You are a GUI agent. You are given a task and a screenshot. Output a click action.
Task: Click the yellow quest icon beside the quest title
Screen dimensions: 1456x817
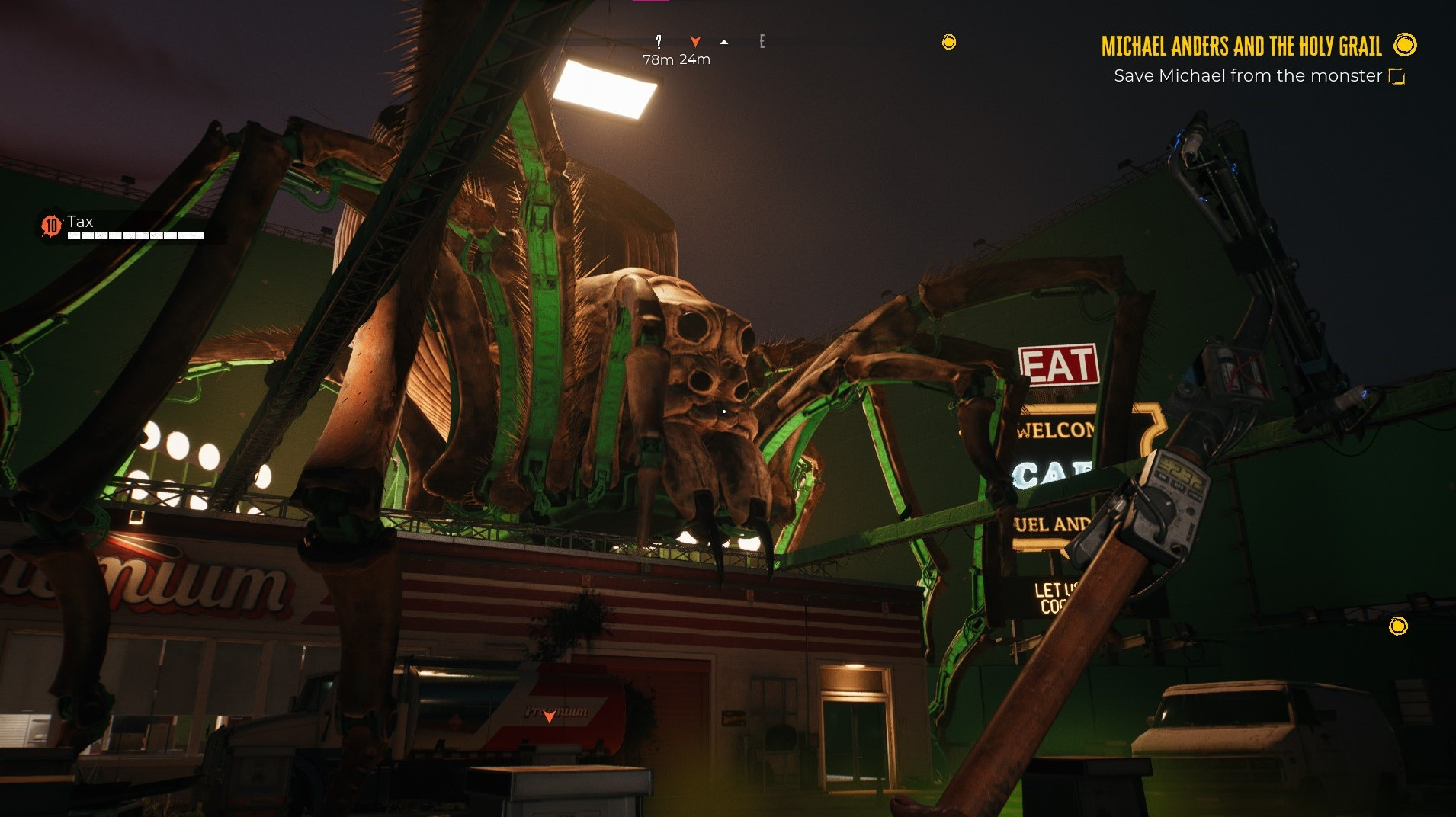click(x=1405, y=45)
